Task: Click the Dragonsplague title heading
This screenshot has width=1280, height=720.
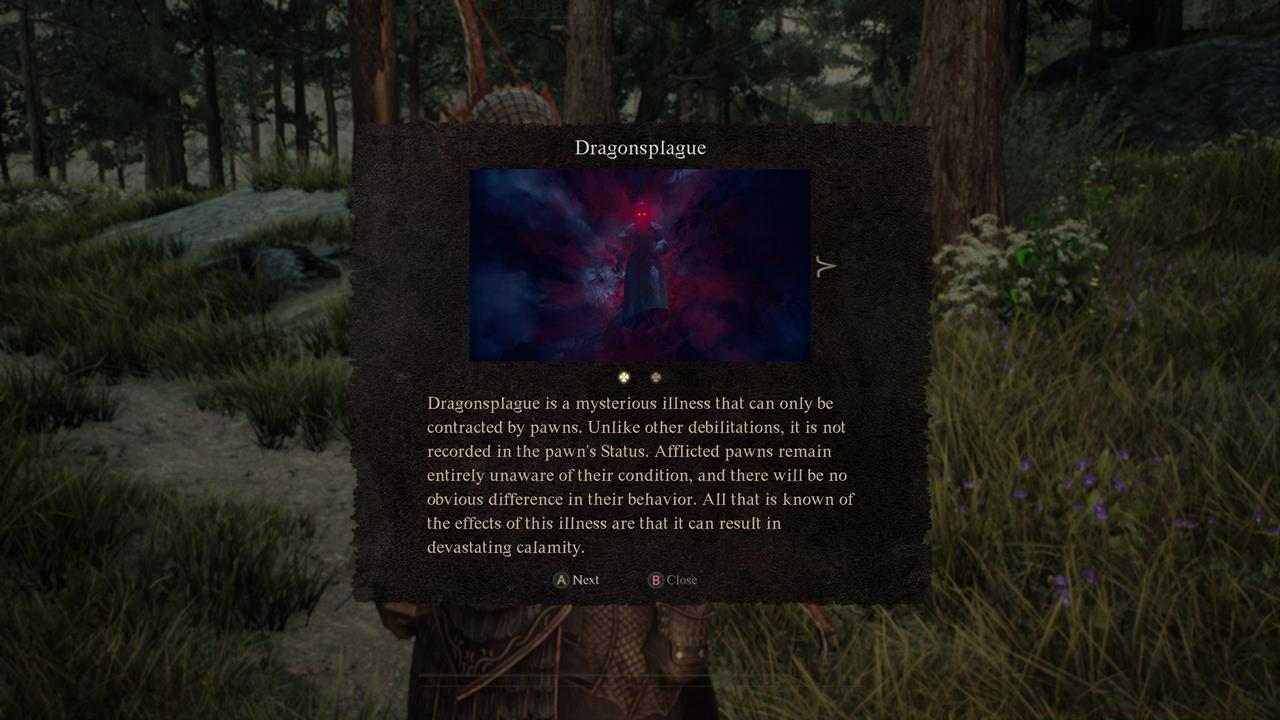Action: coord(640,147)
